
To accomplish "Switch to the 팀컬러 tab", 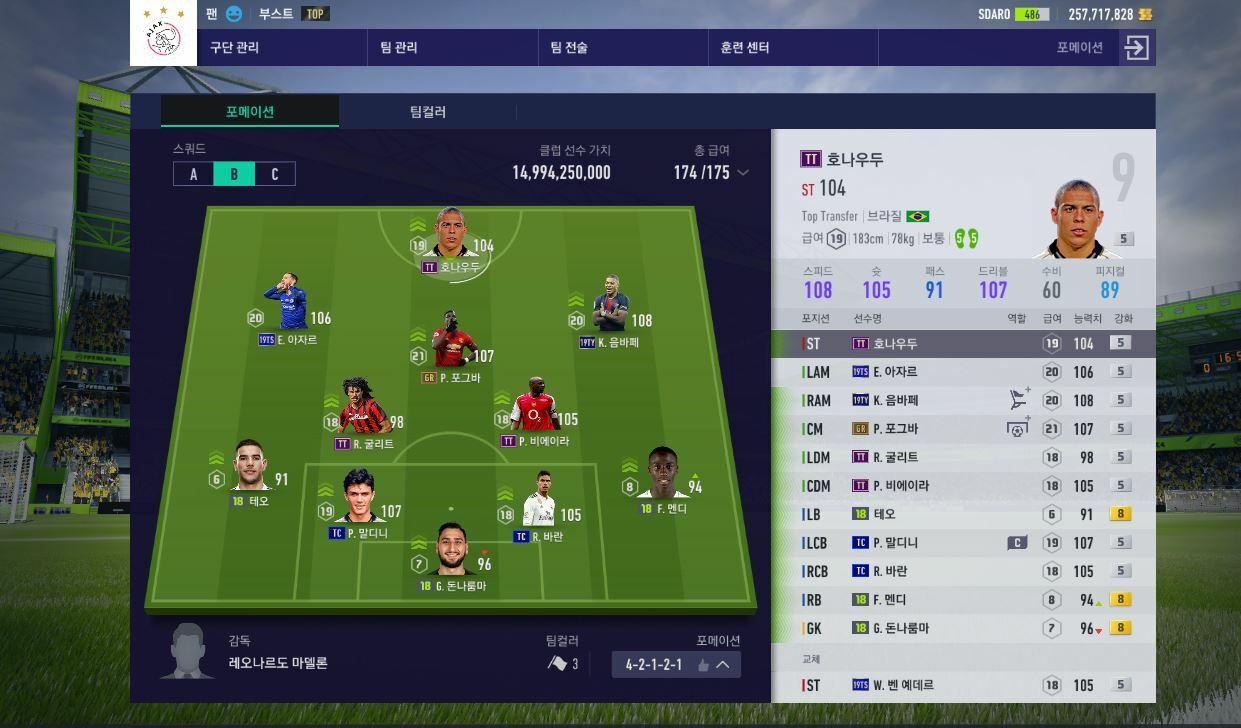I will [x=428, y=112].
